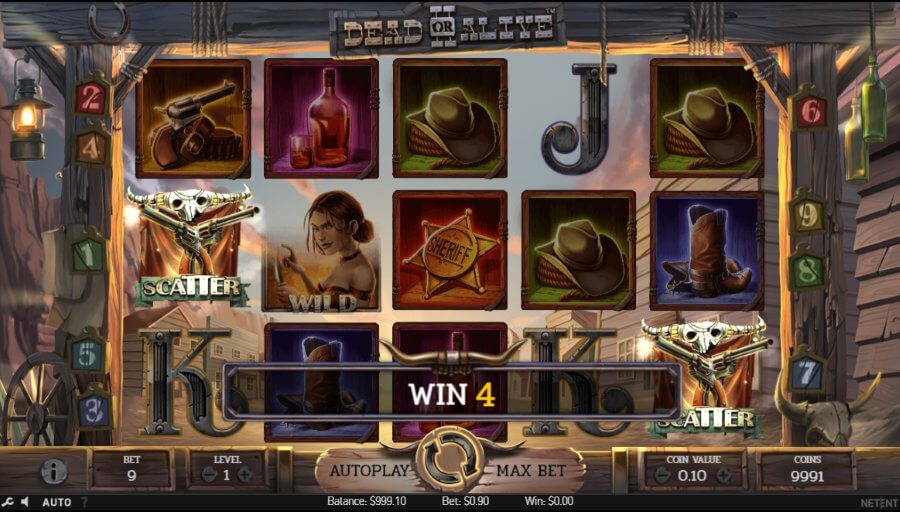Highlight bet line 9 marker
Image resolution: width=900 pixels, height=512 pixels.
point(806,213)
